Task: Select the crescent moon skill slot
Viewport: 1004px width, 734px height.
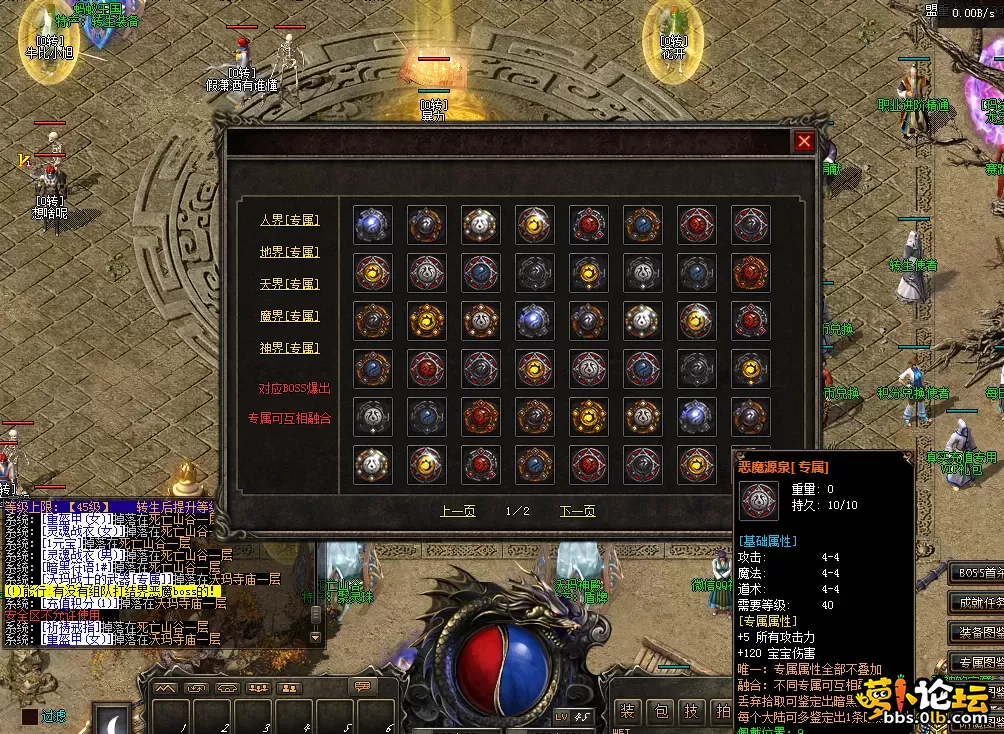Action: coord(111,720)
